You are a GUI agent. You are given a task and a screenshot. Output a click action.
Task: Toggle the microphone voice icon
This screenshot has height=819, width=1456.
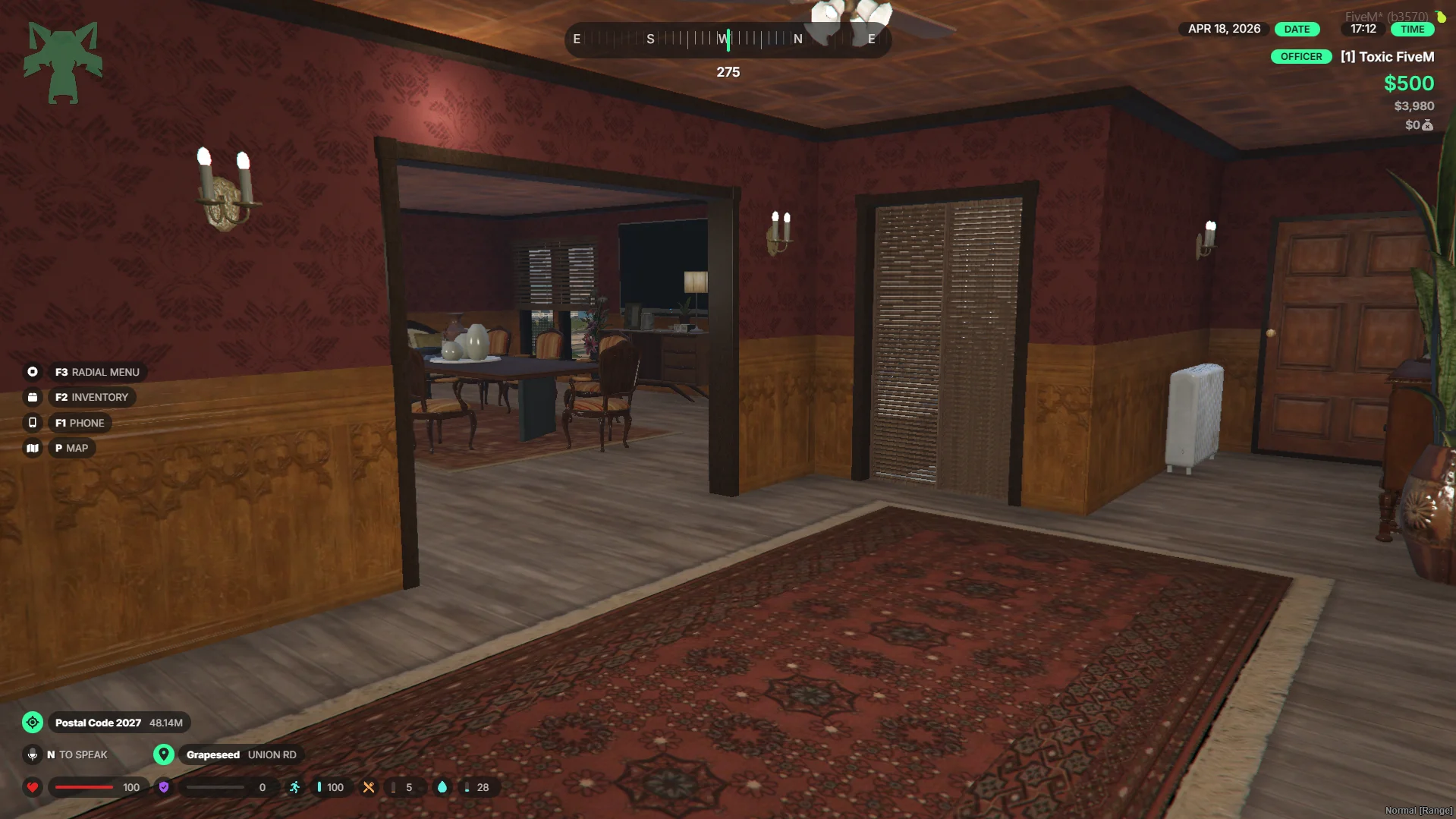33,754
